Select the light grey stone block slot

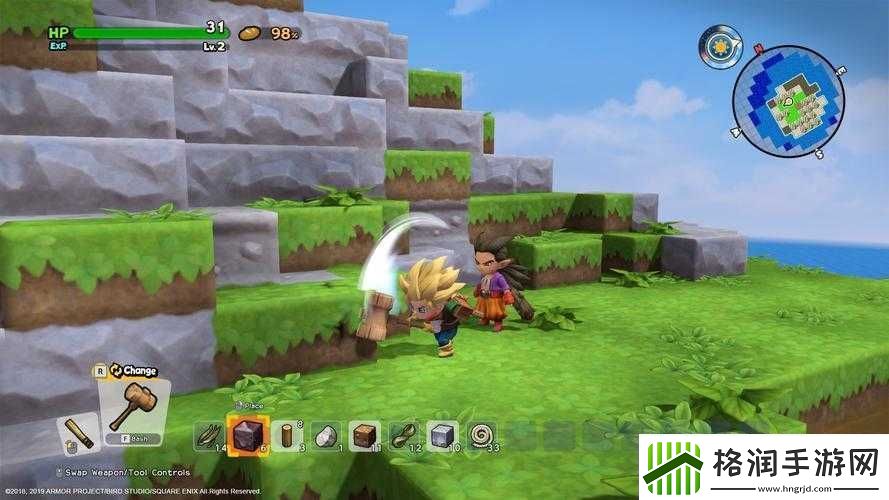pyautogui.click(x=441, y=434)
